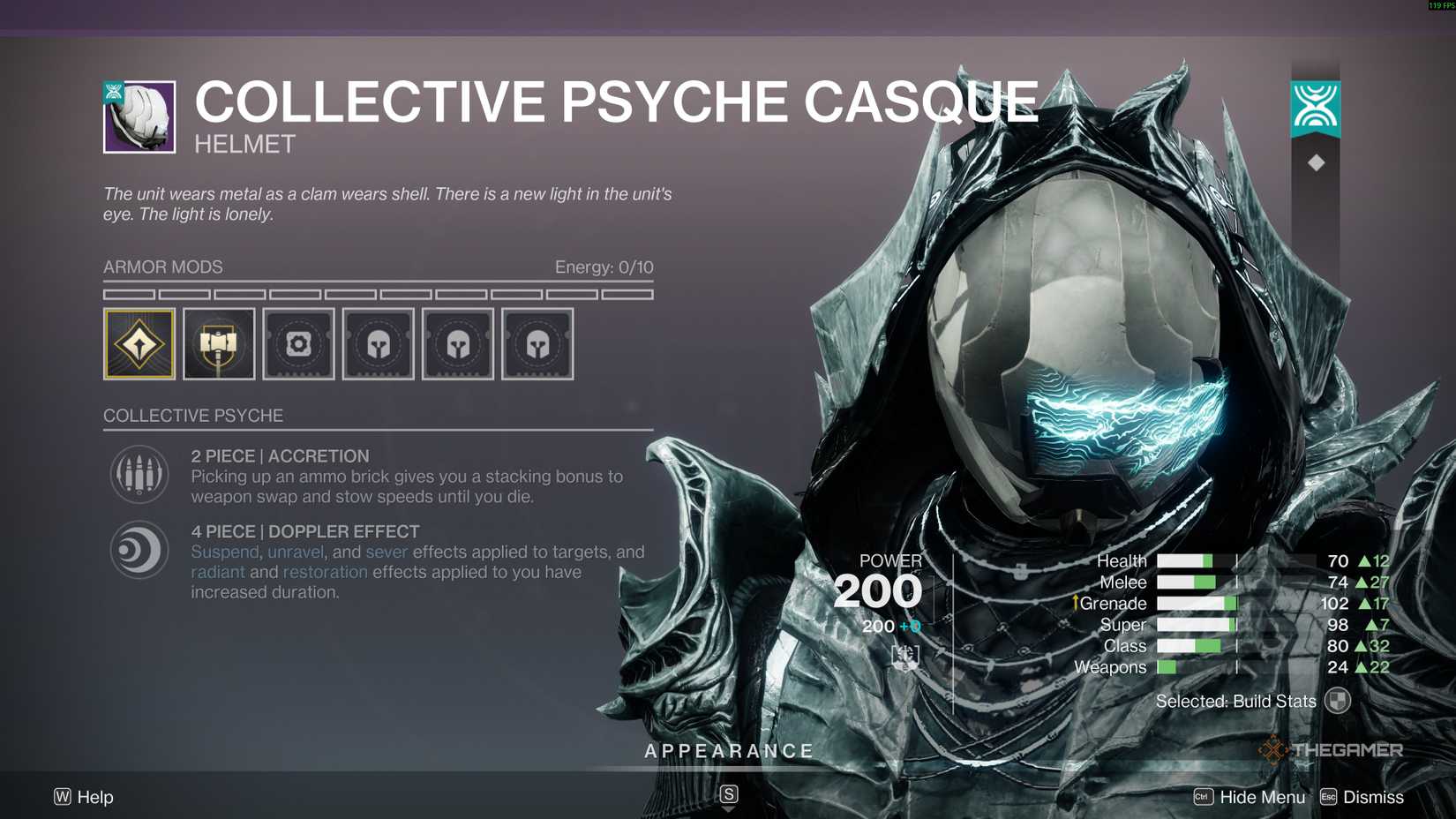Toggle Hide Menu option
Image resolution: width=1456 pixels, height=819 pixels.
[x=1262, y=796]
